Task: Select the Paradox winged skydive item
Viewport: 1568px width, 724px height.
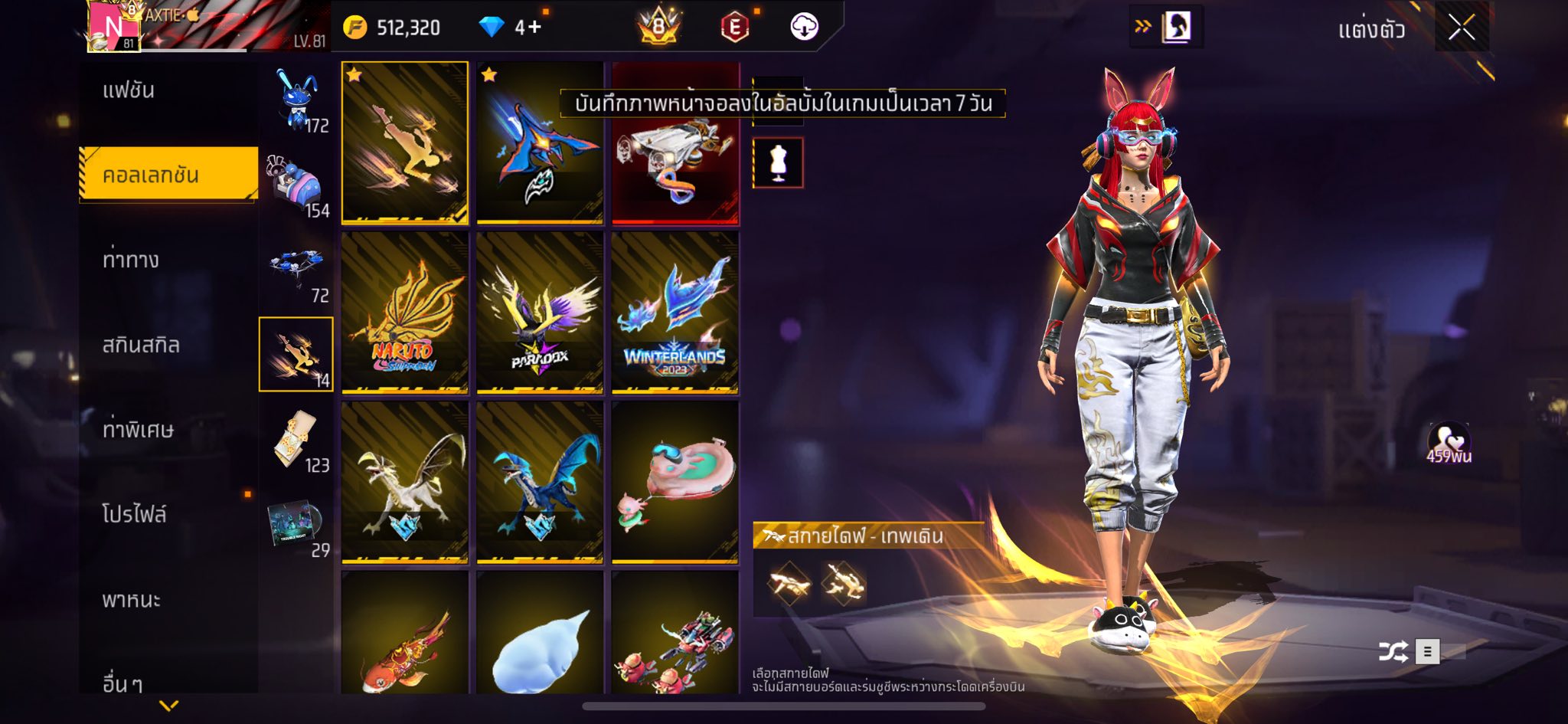Action: pos(540,313)
